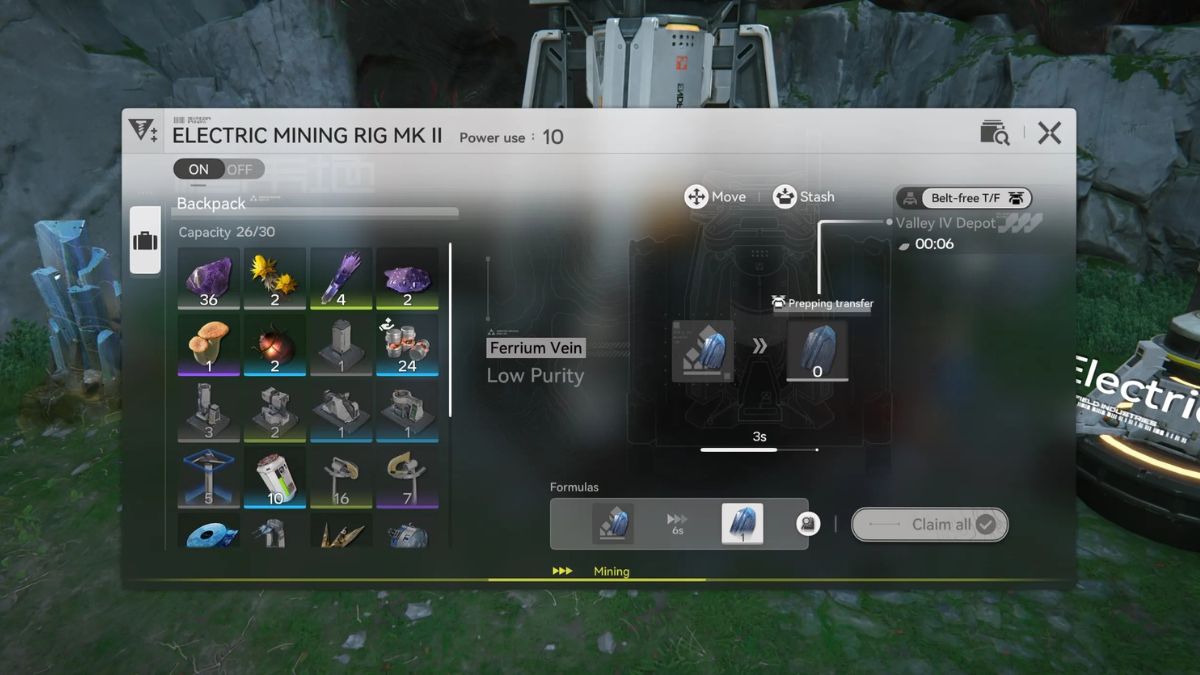Click the facility icon beside the formula
The width and height of the screenshot is (1200, 675).
808,524
